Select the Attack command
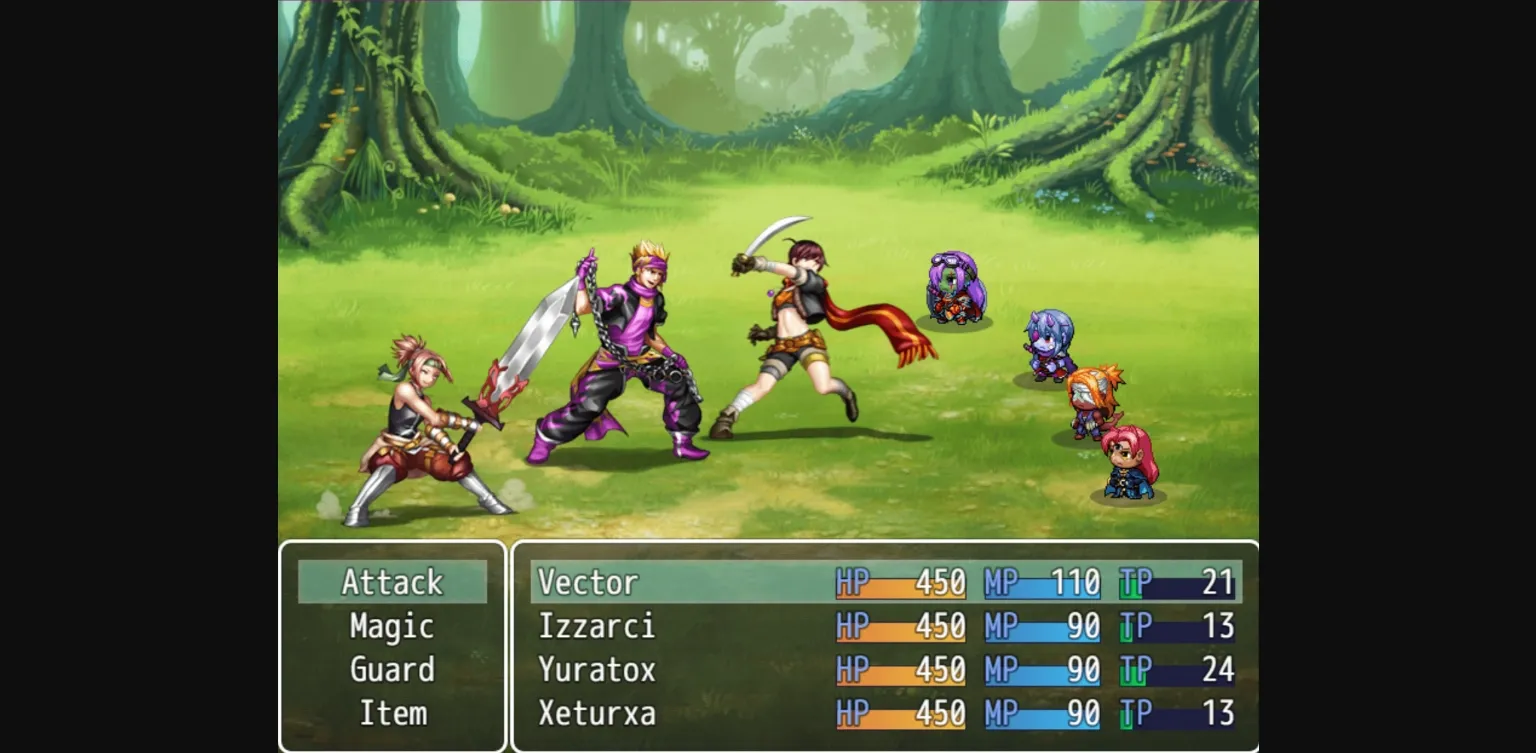The width and height of the screenshot is (1536, 753). tap(392, 581)
